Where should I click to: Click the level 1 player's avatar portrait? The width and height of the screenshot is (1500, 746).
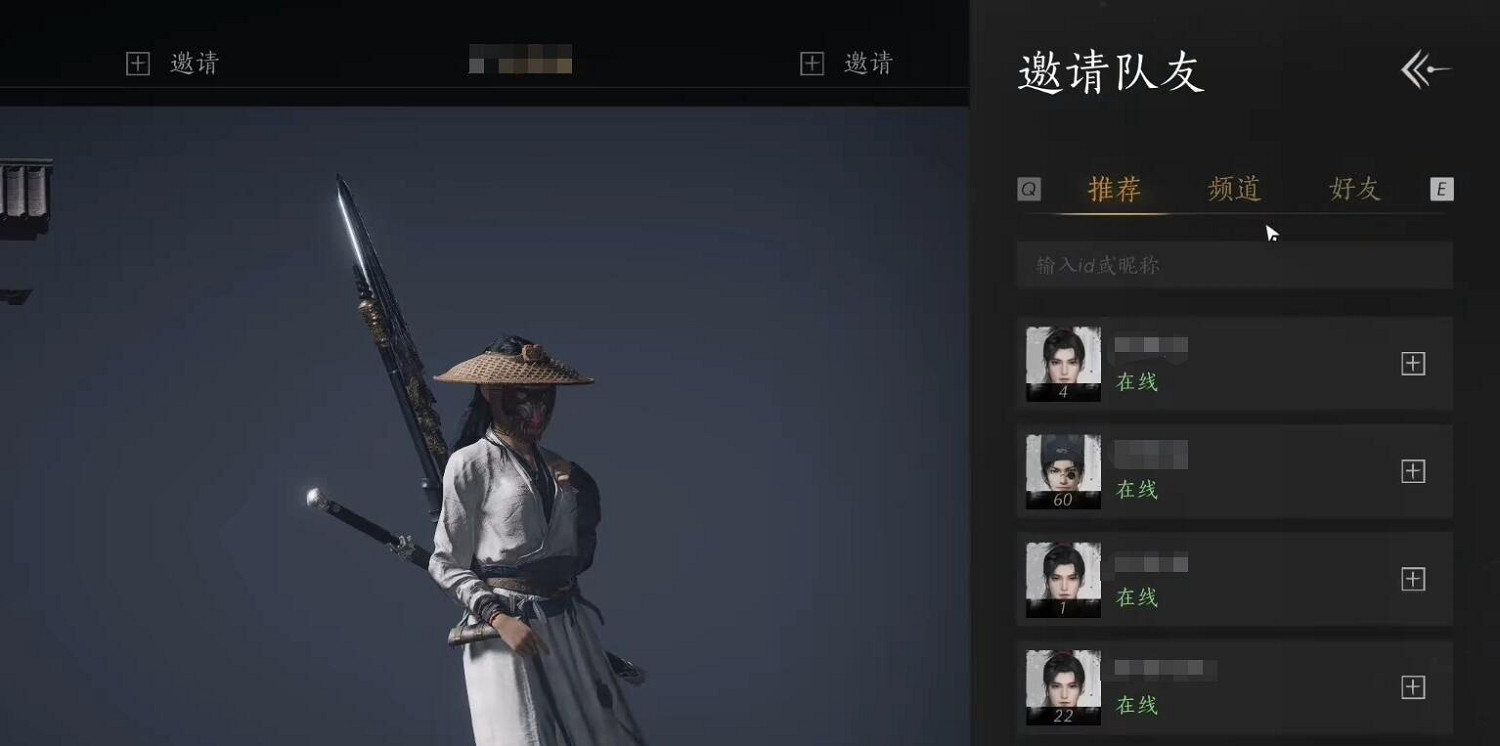[1061, 580]
